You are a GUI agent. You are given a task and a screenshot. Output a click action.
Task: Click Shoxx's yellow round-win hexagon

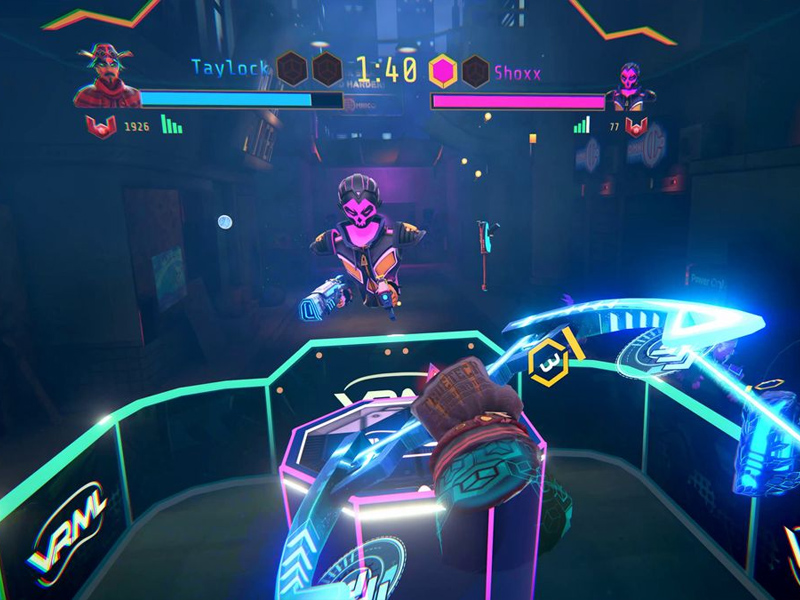[443, 70]
